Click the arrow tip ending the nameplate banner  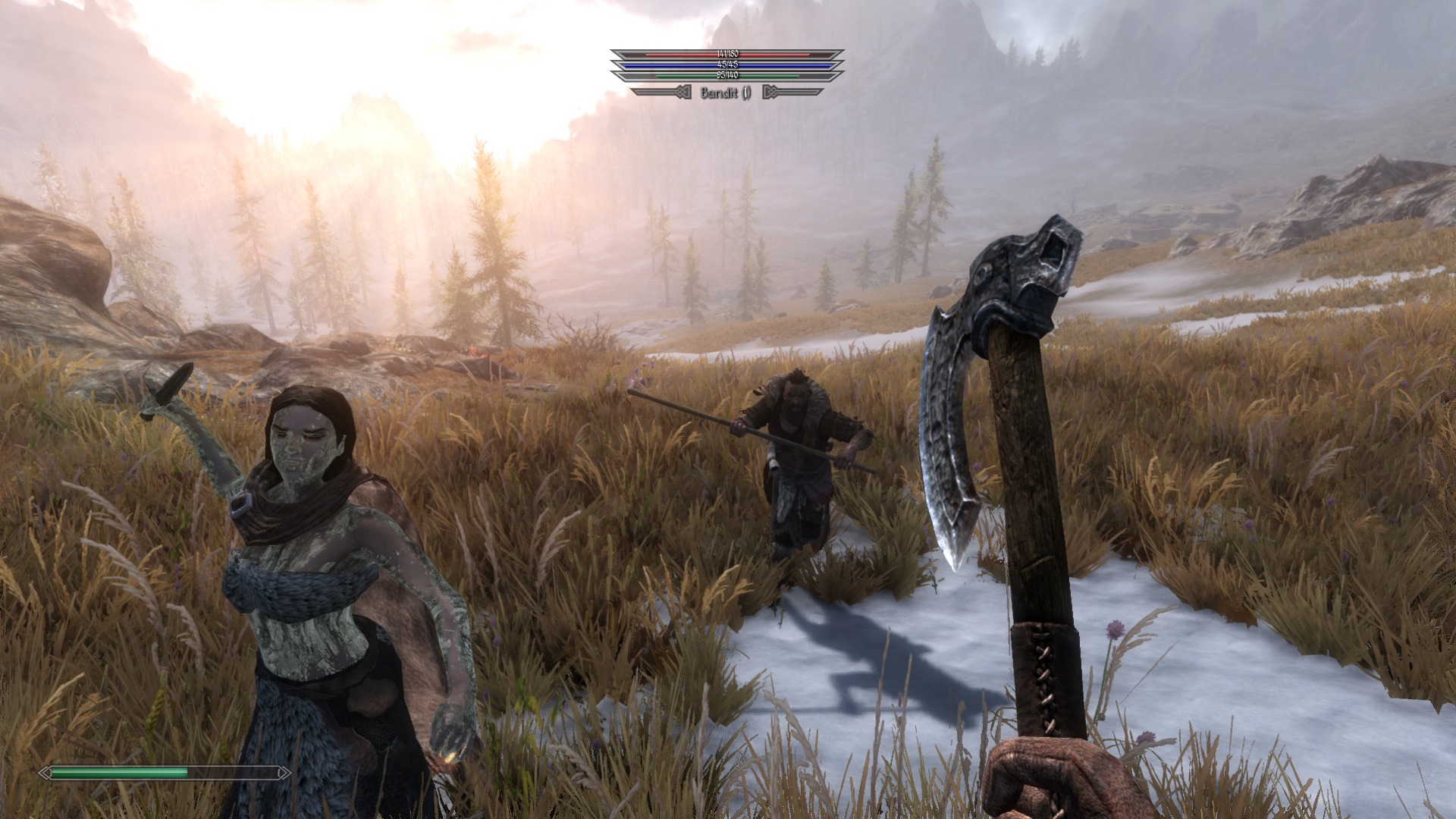click(x=824, y=92)
